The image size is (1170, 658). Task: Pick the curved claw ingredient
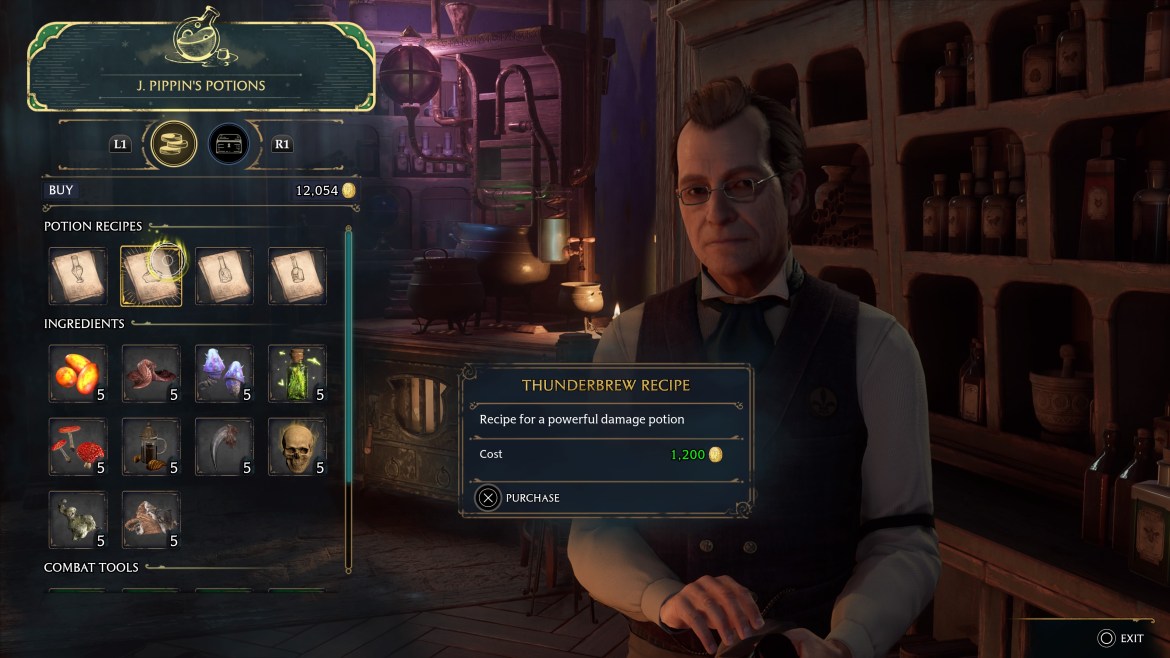click(x=224, y=447)
